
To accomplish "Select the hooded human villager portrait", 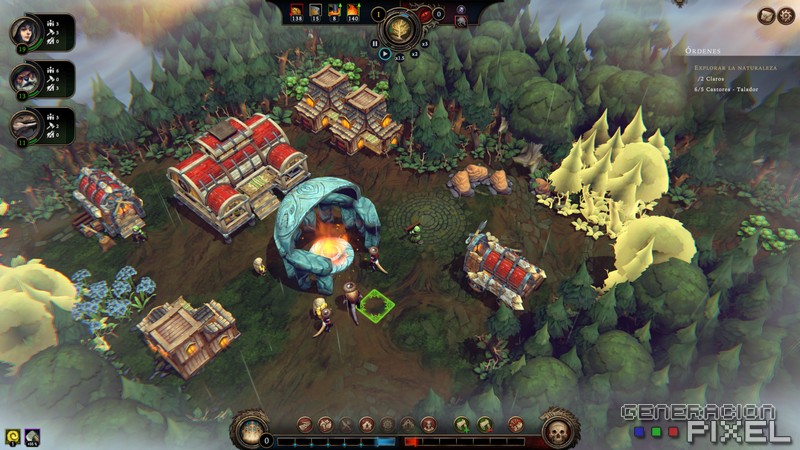I will click(x=24, y=30).
